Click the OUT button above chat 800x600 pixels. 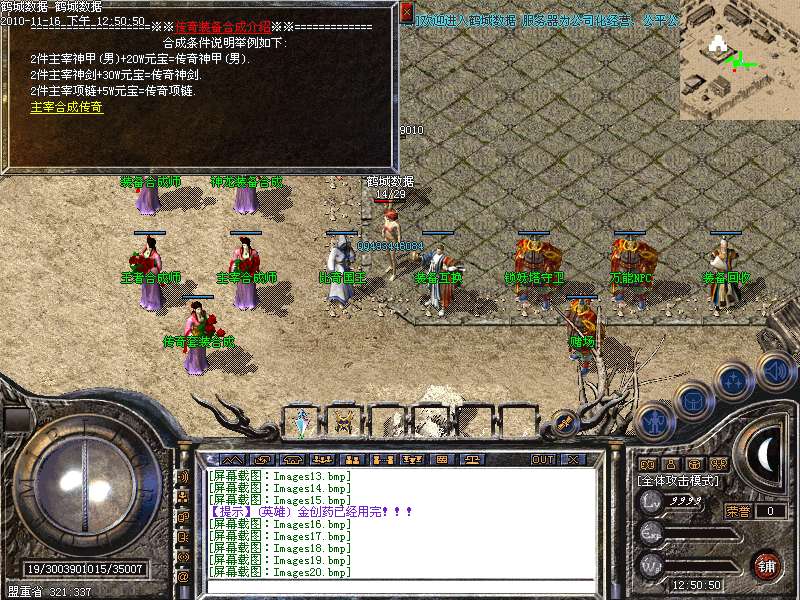542,459
